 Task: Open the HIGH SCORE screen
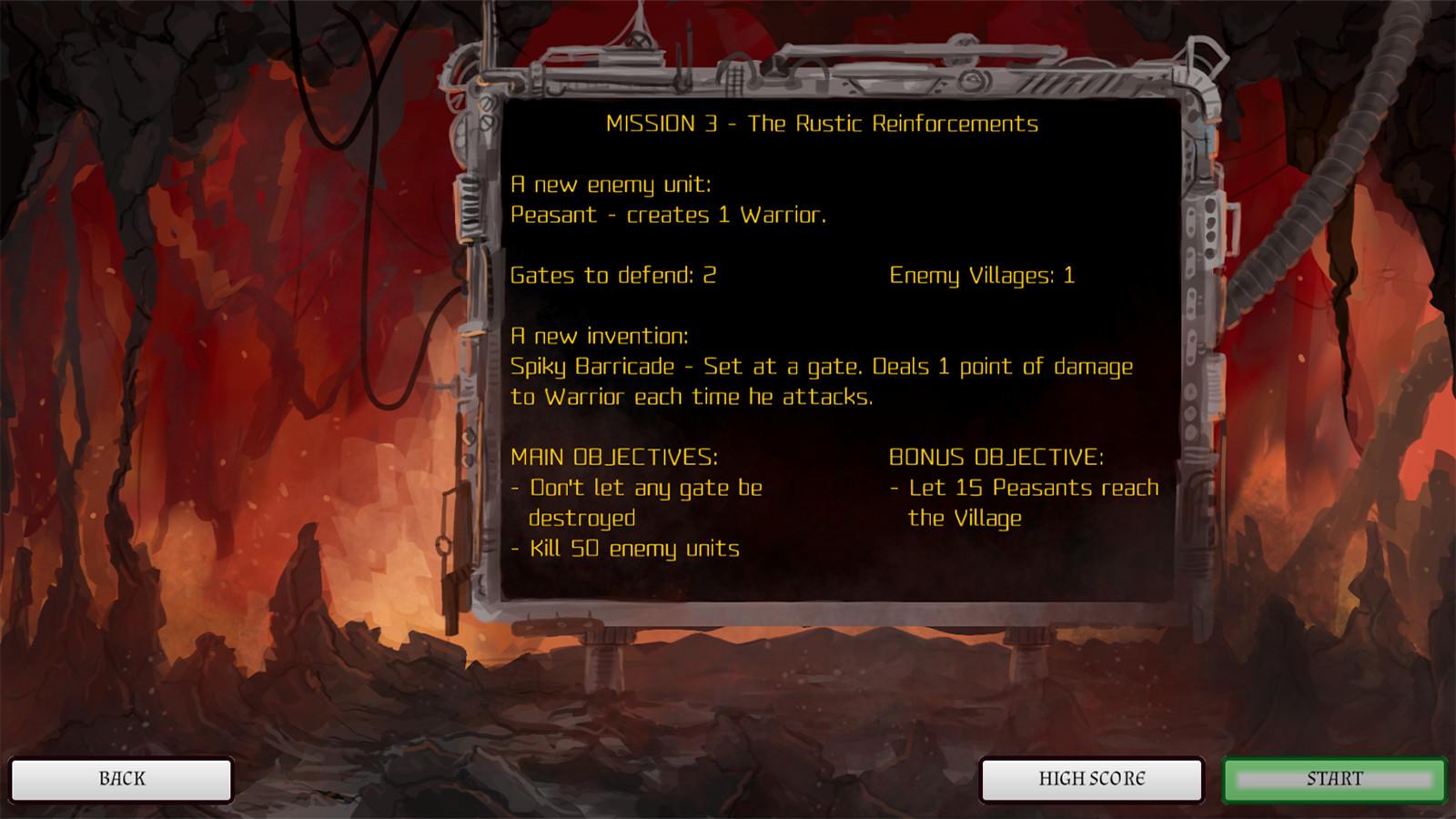coord(1090,779)
